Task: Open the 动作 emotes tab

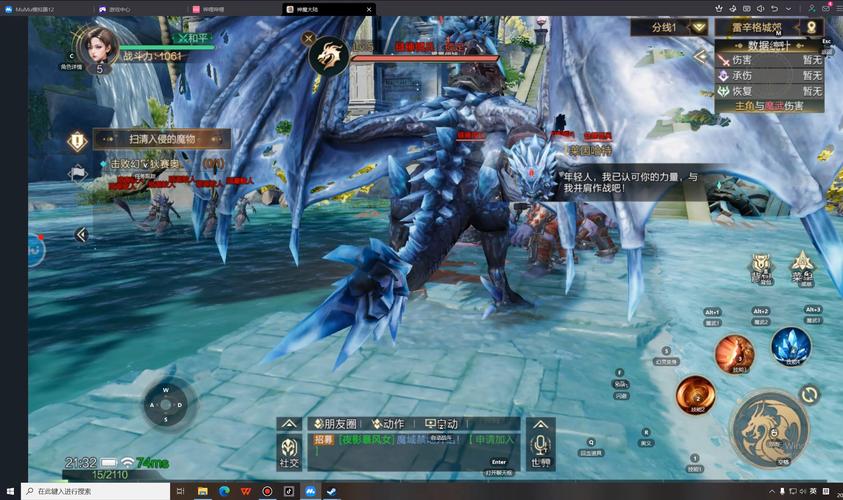Action: point(389,423)
